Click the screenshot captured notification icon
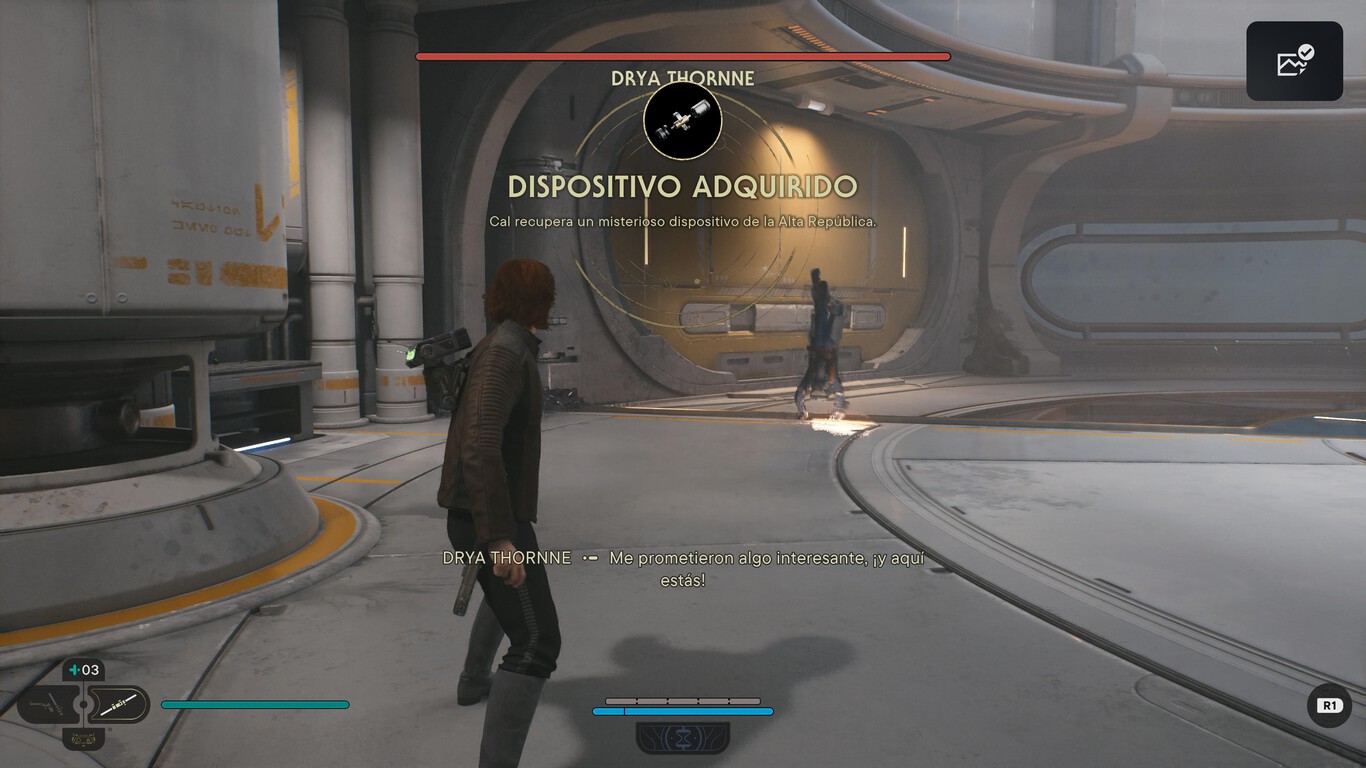The height and width of the screenshot is (768, 1366). [x=1294, y=60]
